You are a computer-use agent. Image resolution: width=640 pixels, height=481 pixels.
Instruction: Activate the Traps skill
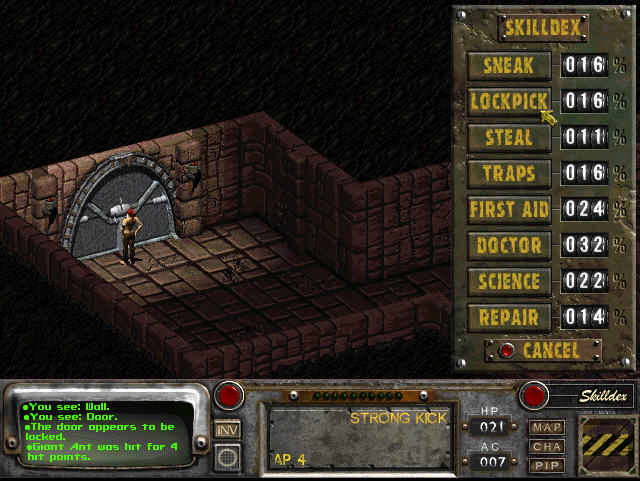[x=508, y=173]
